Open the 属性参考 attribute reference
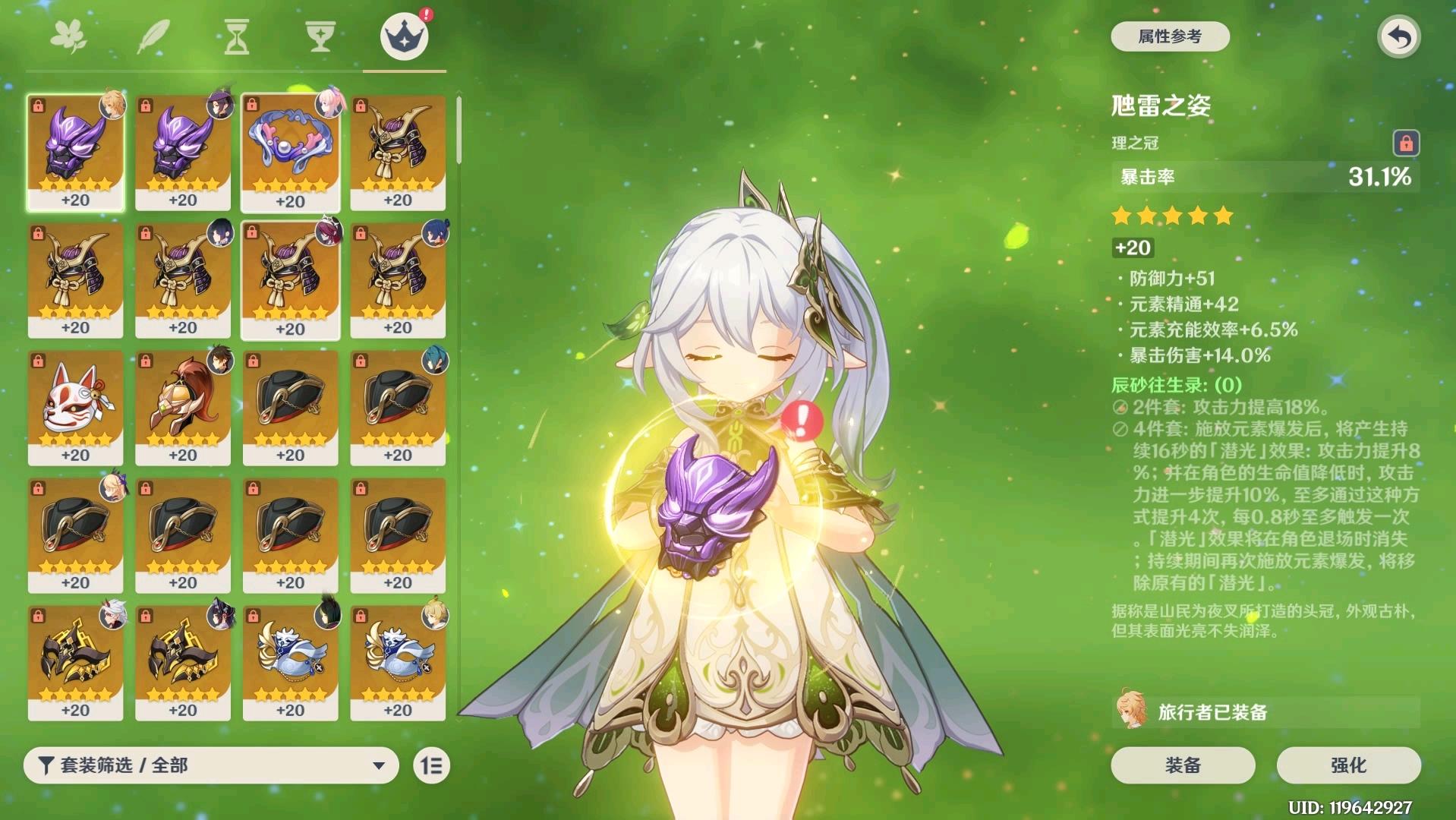The height and width of the screenshot is (820, 1456). coord(1169,36)
